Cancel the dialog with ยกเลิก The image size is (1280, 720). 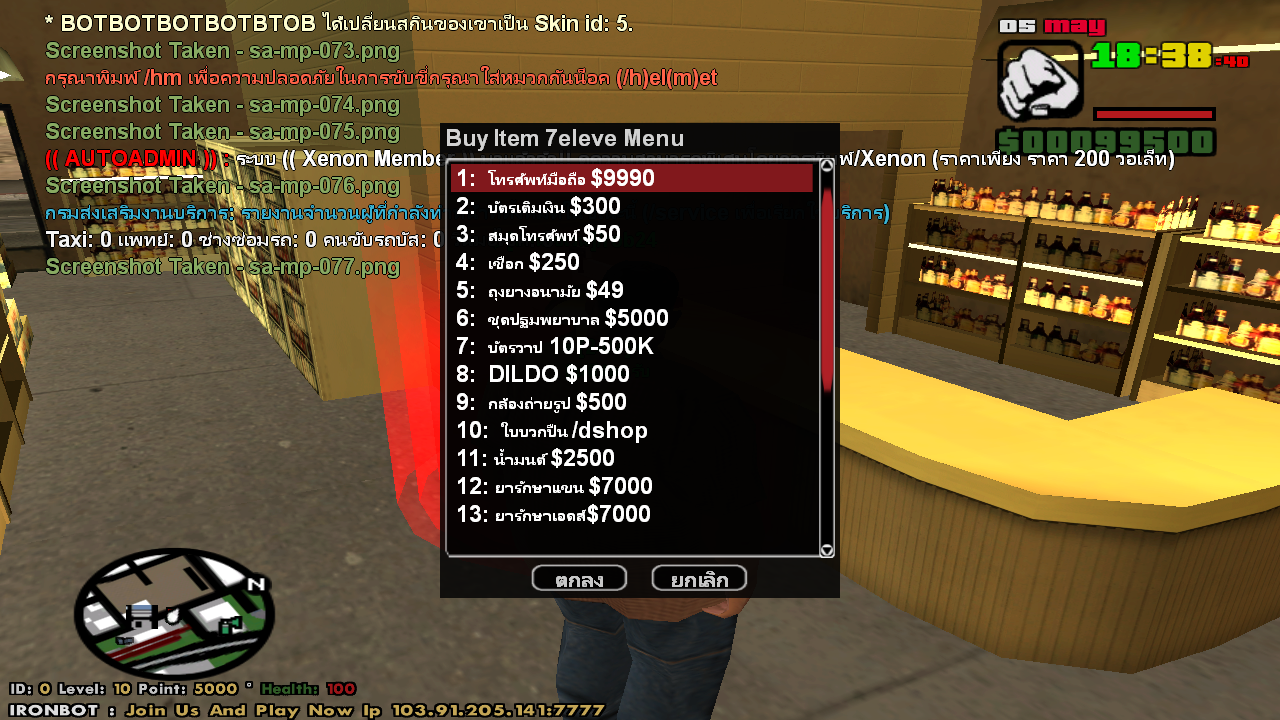pyautogui.click(x=699, y=579)
